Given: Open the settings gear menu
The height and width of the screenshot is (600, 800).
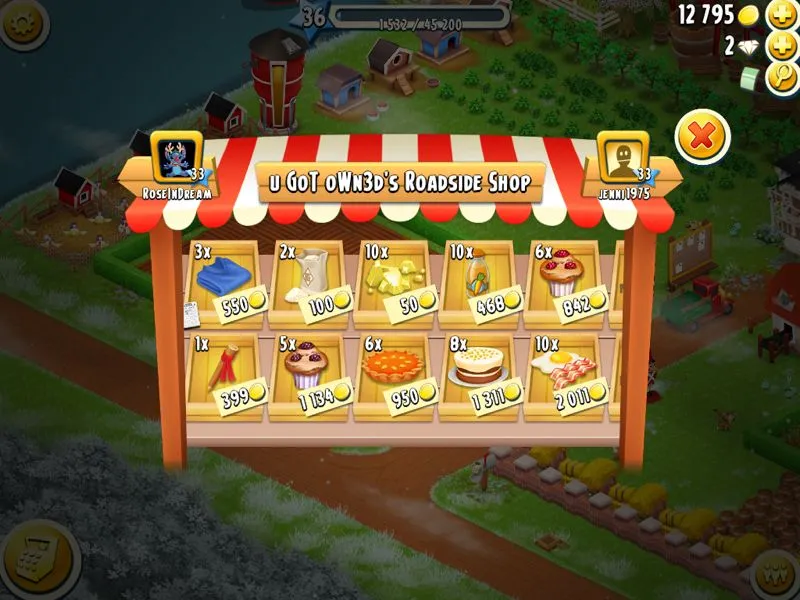Looking at the screenshot, I should (x=22, y=21).
